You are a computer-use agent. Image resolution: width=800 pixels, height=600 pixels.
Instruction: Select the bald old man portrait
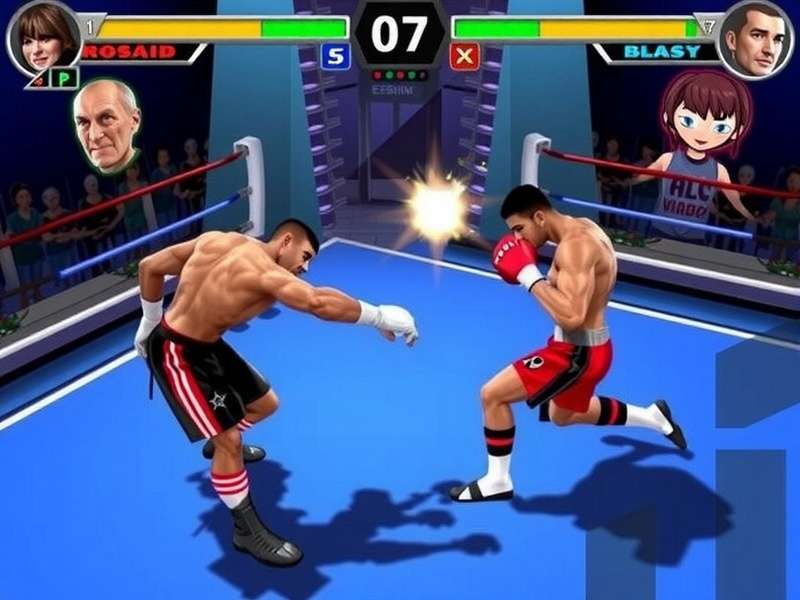click(x=107, y=125)
